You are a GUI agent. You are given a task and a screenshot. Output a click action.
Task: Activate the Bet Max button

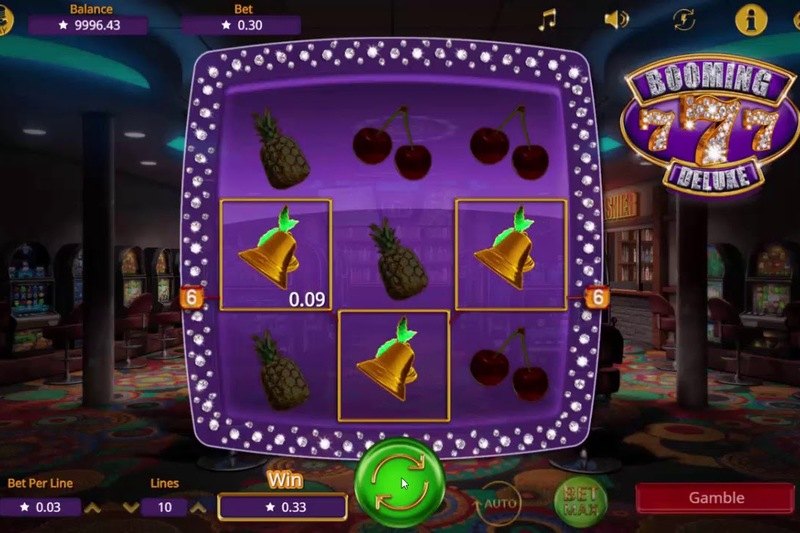coord(573,497)
